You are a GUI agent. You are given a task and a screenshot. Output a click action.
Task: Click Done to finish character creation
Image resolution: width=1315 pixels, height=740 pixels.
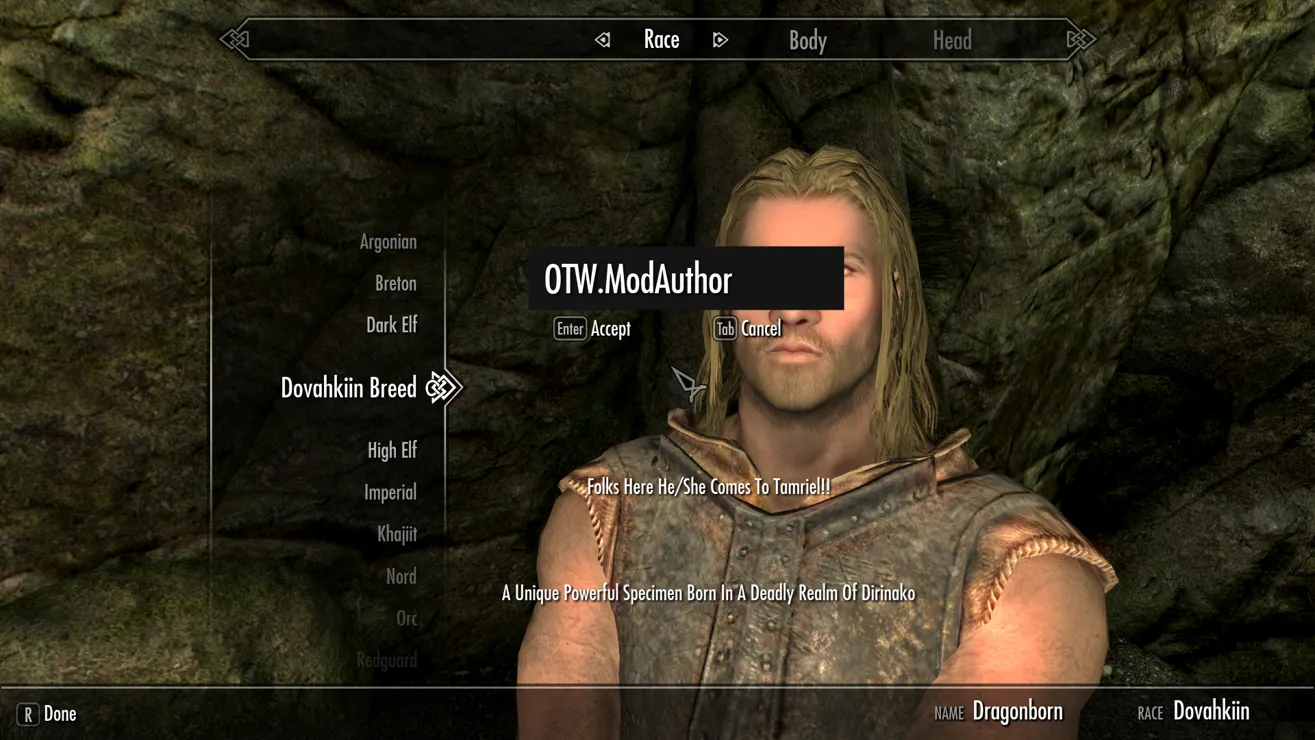60,714
